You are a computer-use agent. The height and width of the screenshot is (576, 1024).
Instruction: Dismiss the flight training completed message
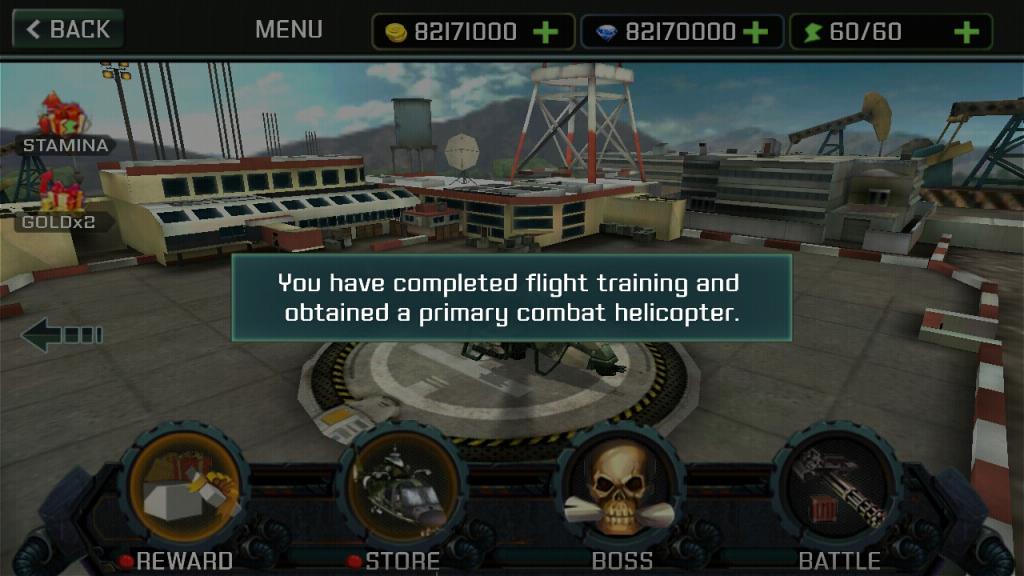point(512,298)
